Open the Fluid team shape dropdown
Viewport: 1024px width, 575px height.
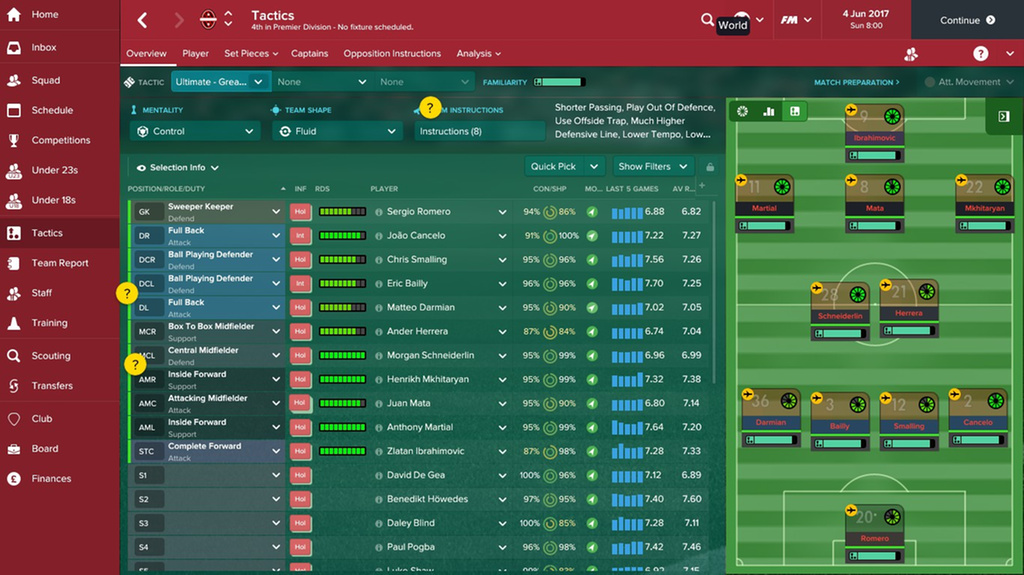tap(335, 131)
